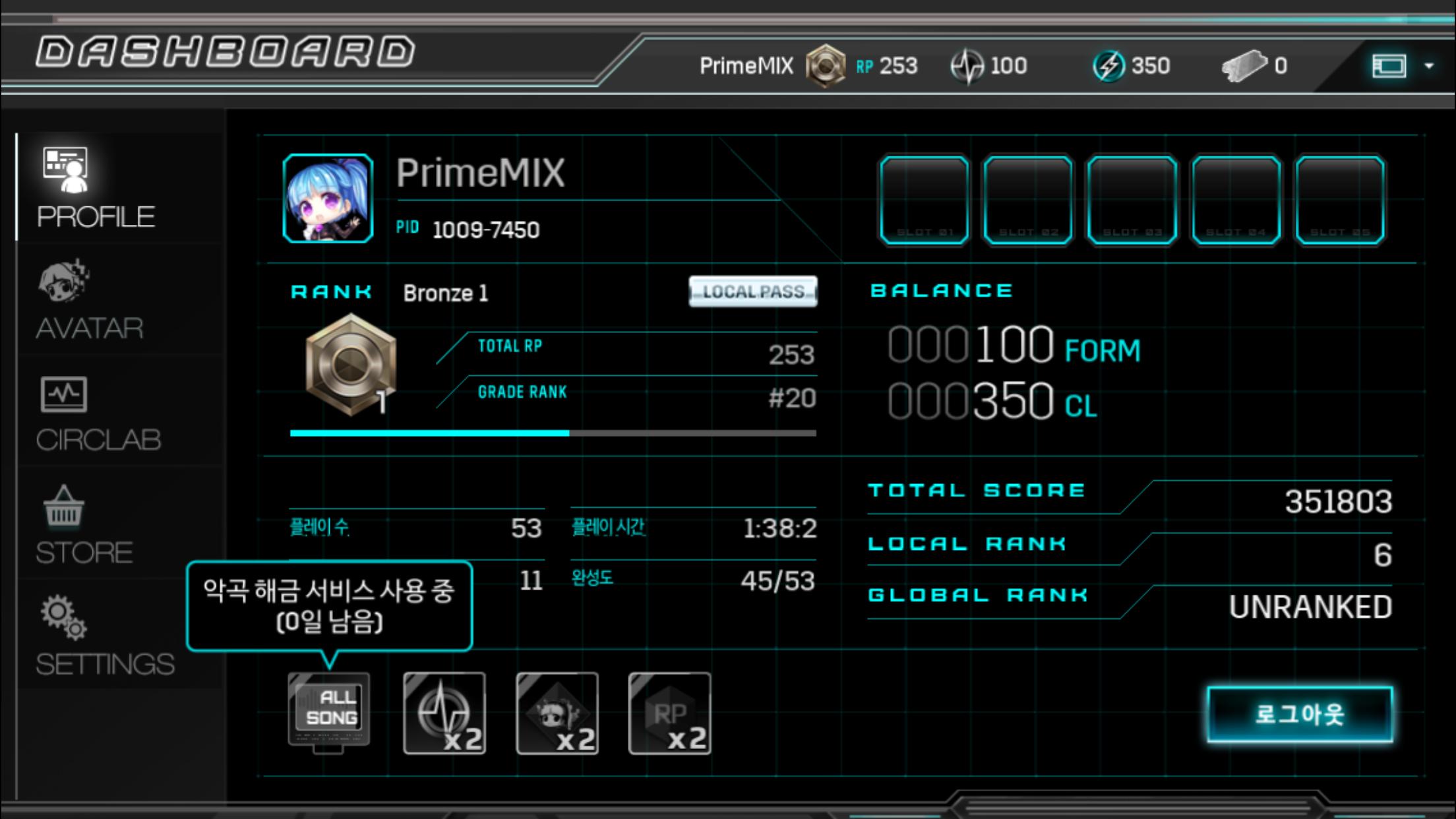Click the LOCAL PASS button
The image size is (1456, 819).
click(x=753, y=291)
